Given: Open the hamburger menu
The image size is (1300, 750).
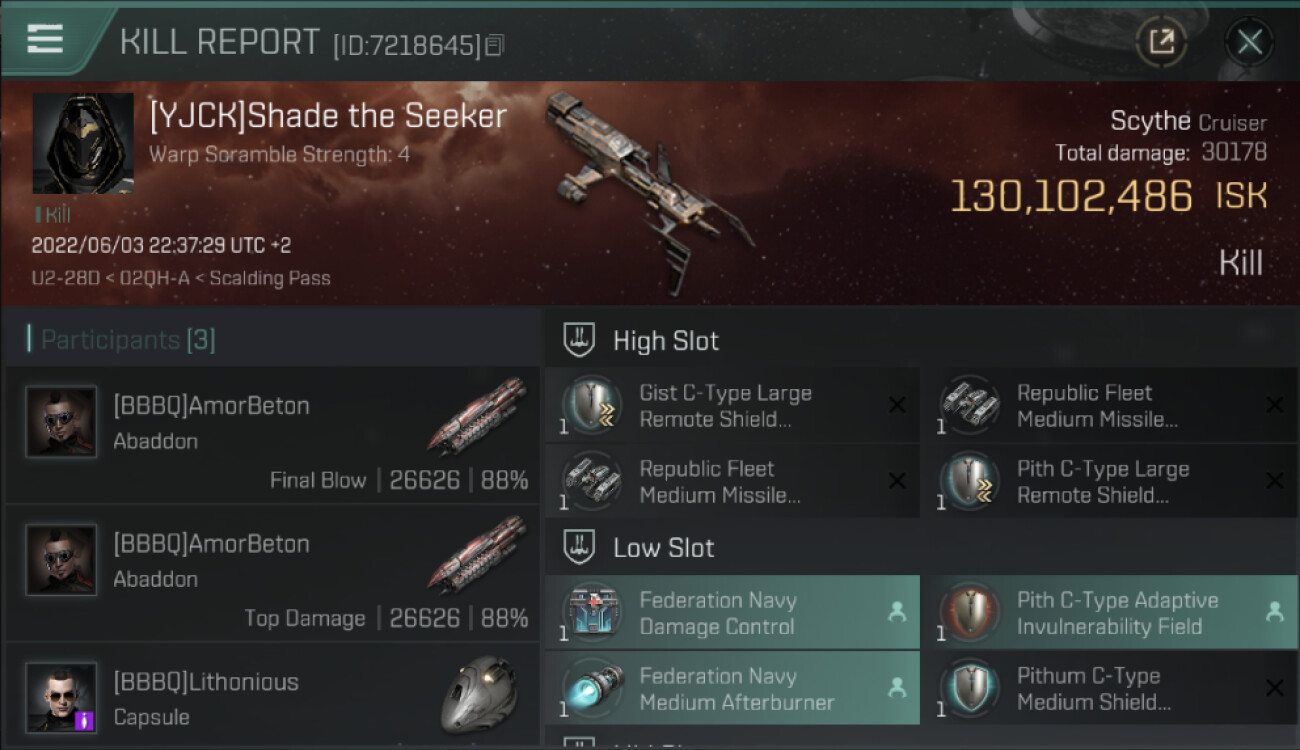Looking at the screenshot, I should 45,39.
